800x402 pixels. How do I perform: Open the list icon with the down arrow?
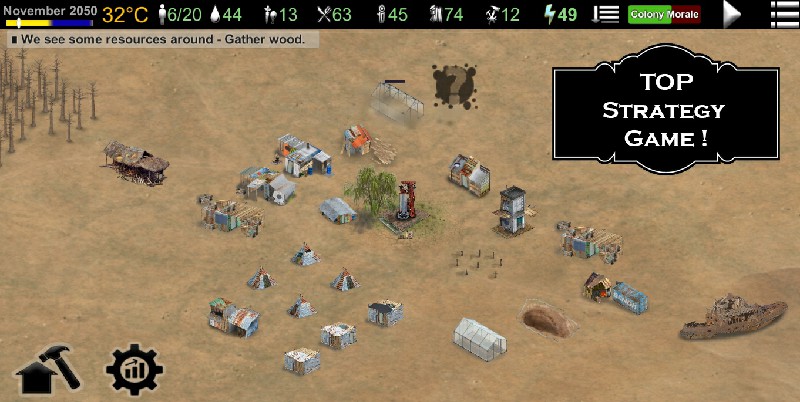pyautogui.click(x=606, y=14)
